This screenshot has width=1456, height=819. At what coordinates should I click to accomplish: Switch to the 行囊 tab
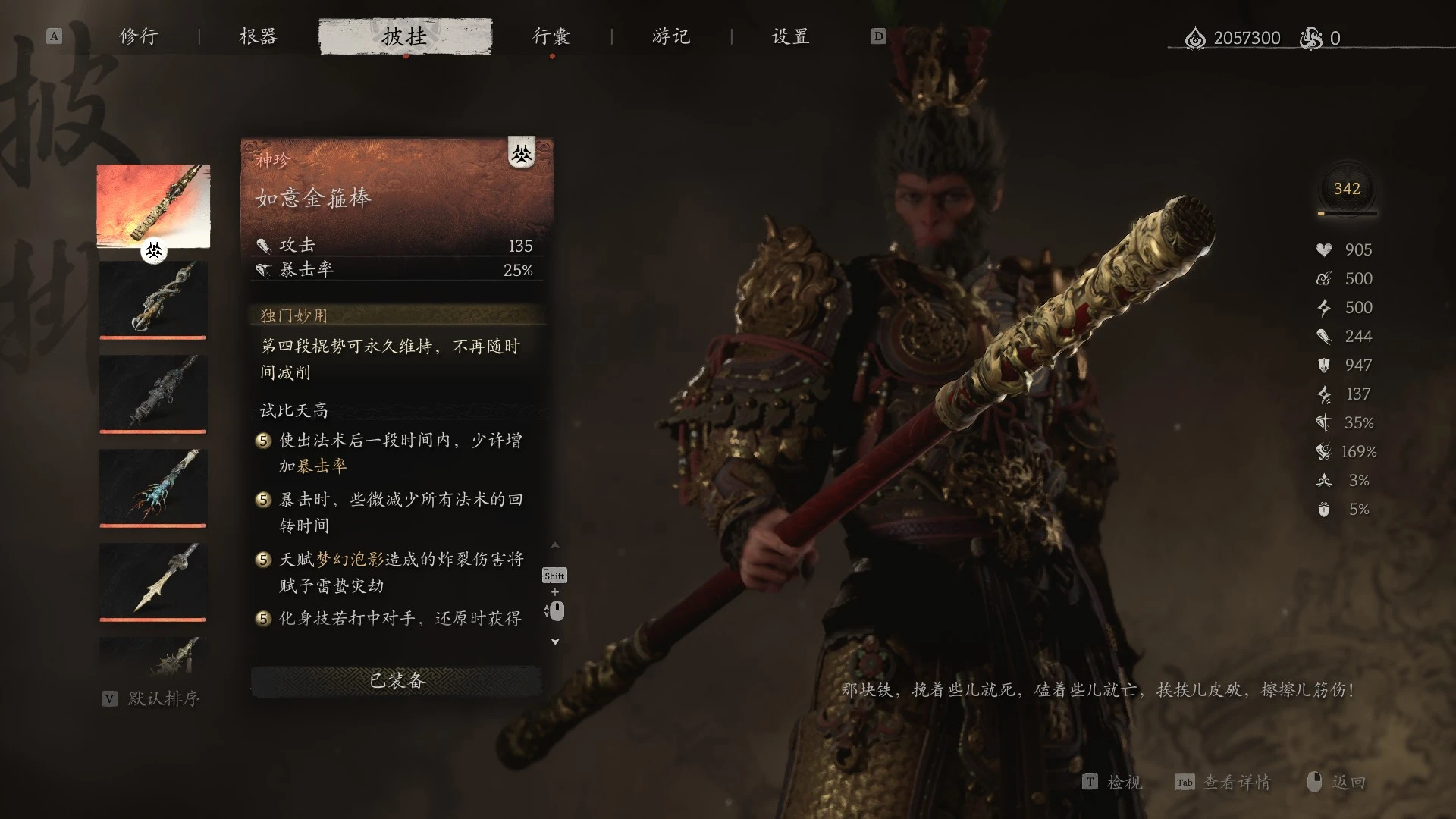pyautogui.click(x=551, y=36)
